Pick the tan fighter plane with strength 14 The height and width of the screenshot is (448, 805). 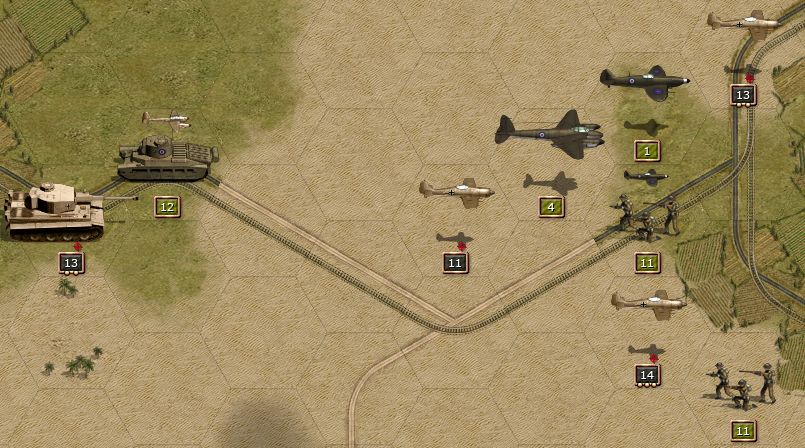tap(649, 303)
